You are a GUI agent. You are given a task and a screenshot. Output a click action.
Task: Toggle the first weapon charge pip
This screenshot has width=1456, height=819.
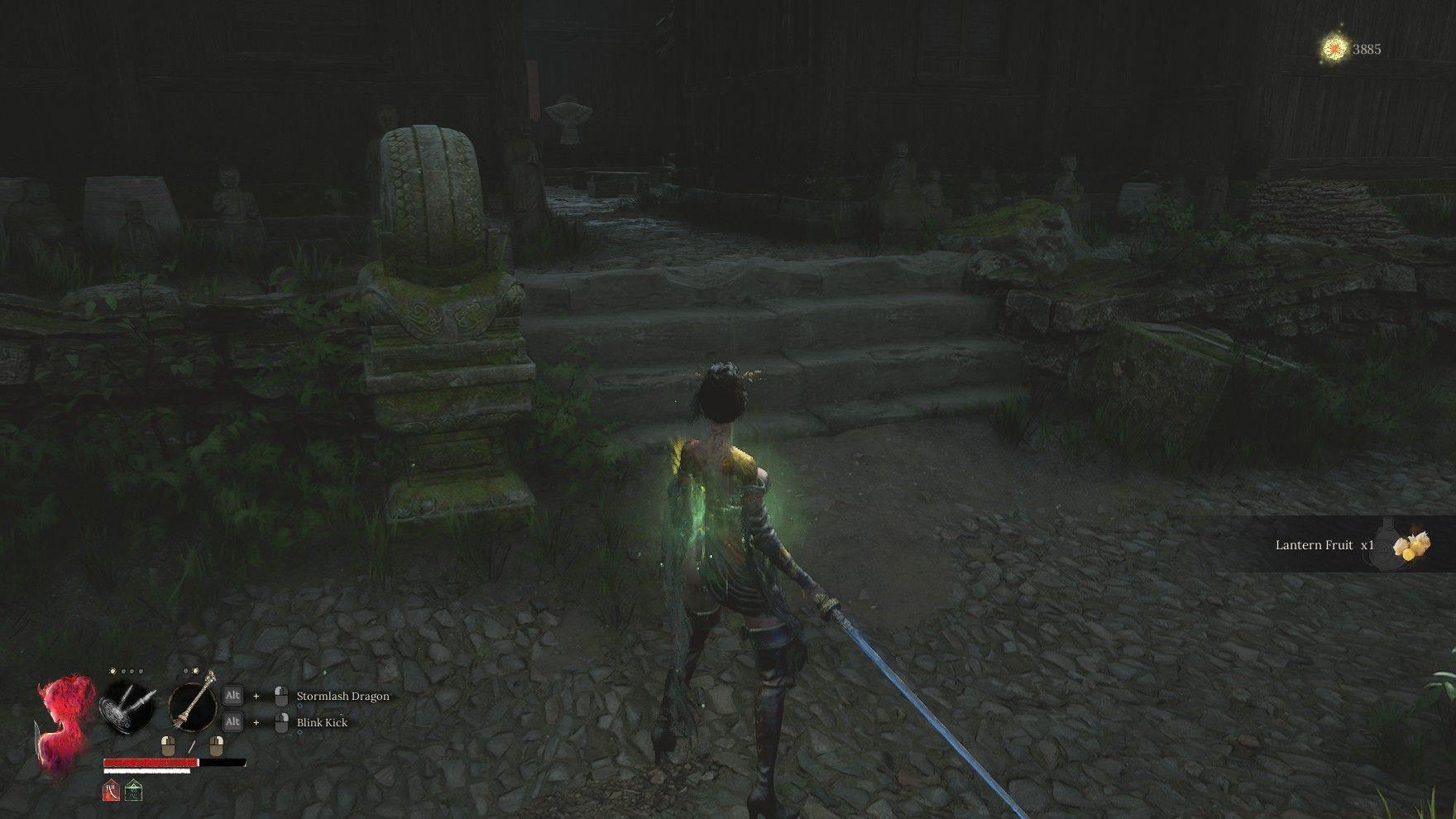tap(113, 671)
